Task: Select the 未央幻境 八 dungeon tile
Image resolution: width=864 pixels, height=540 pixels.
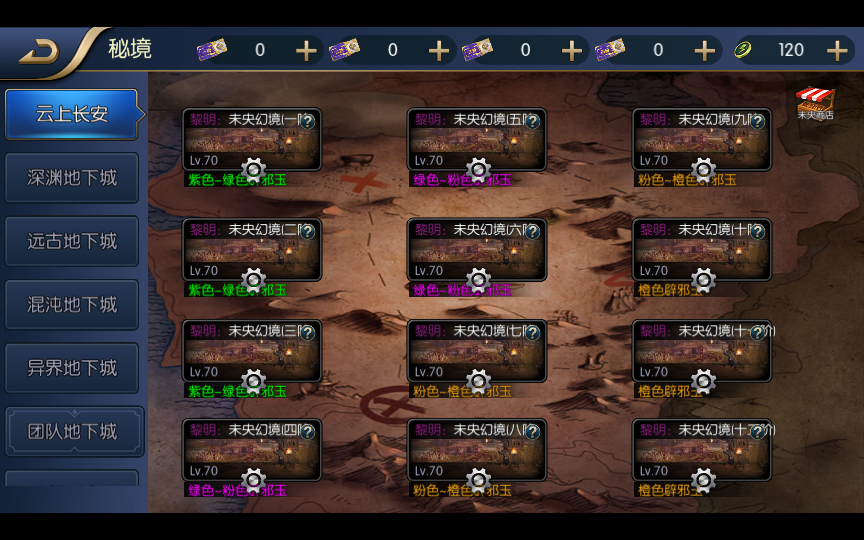Action: (476, 451)
